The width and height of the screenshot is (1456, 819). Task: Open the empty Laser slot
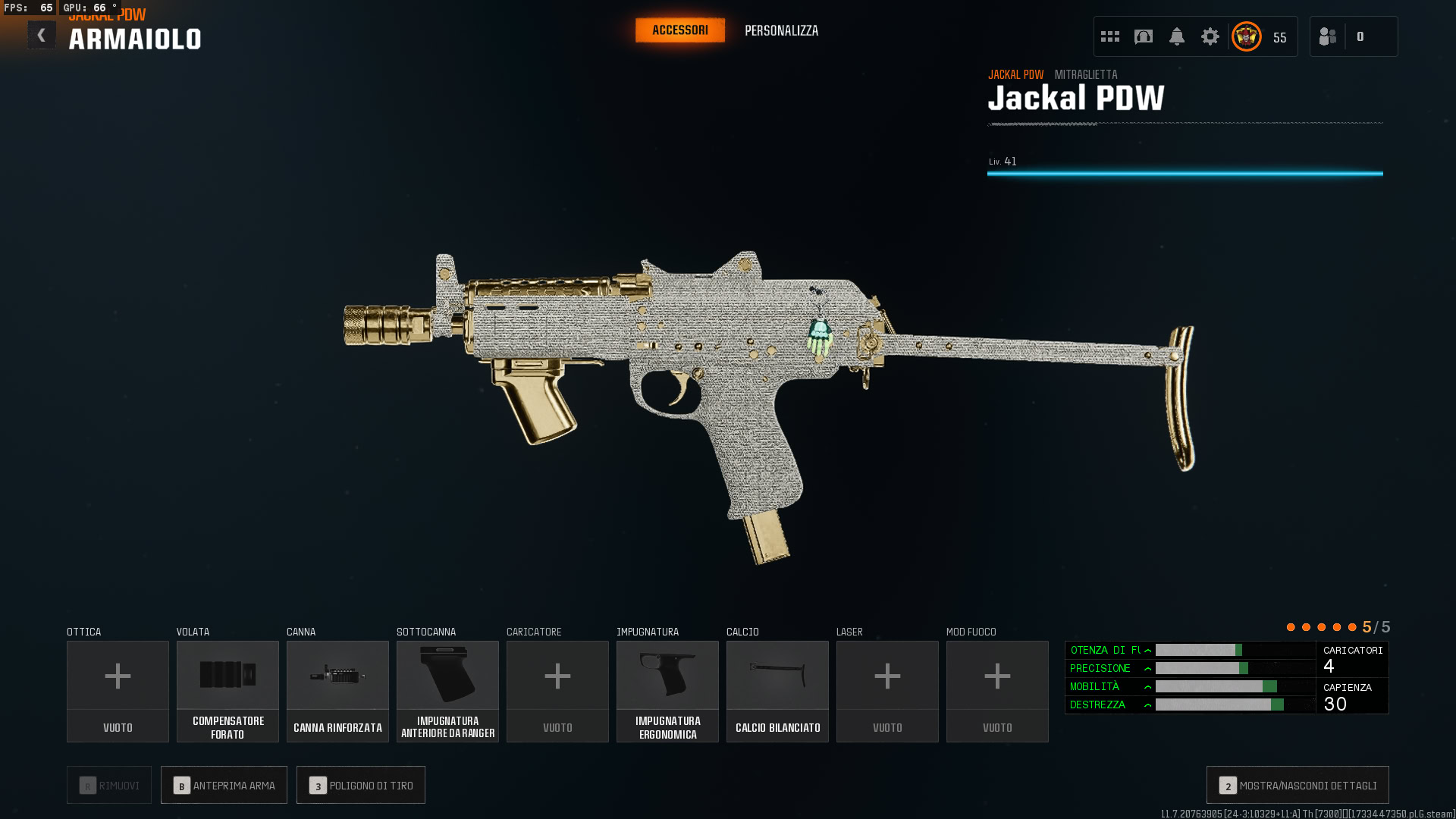pyautogui.click(x=887, y=691)
